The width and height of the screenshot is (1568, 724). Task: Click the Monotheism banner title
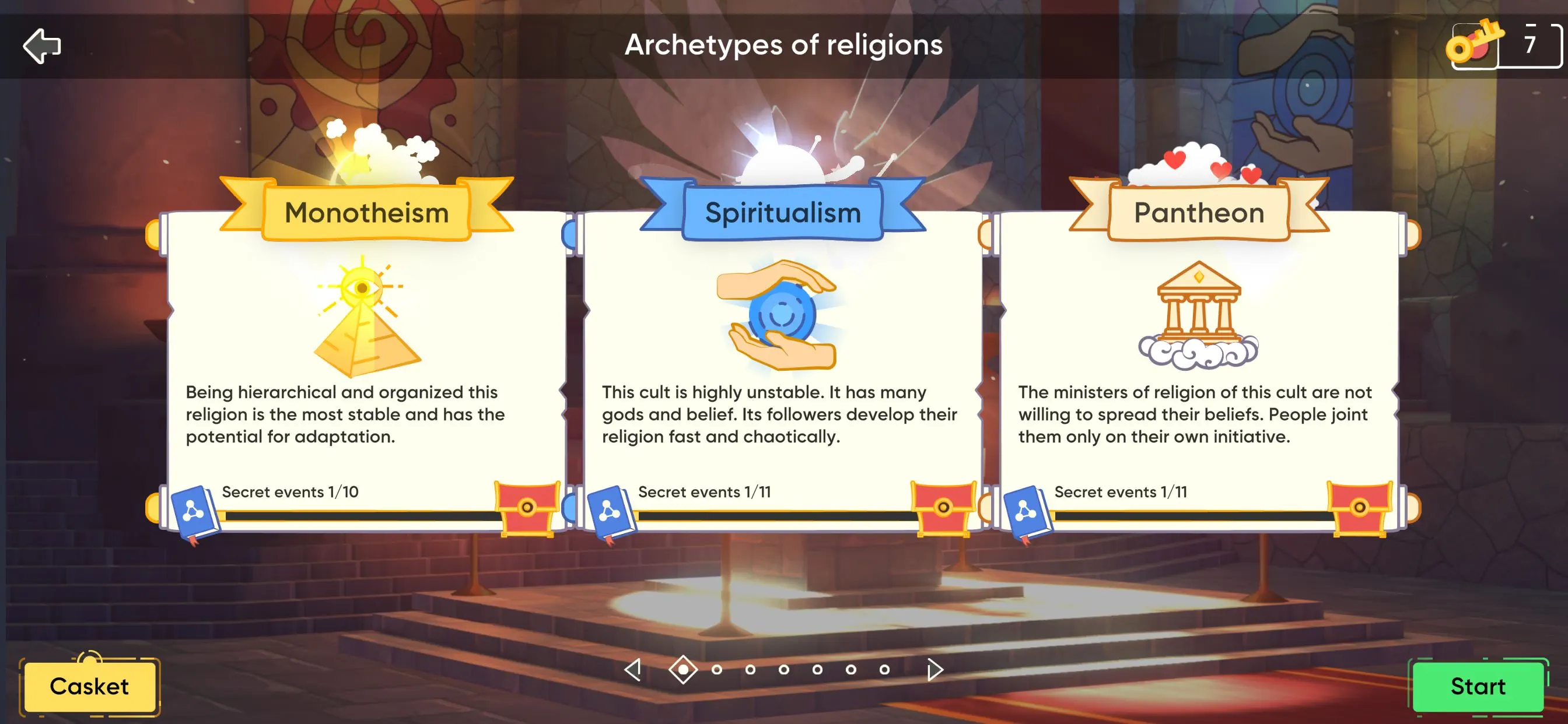pos(366,213)
